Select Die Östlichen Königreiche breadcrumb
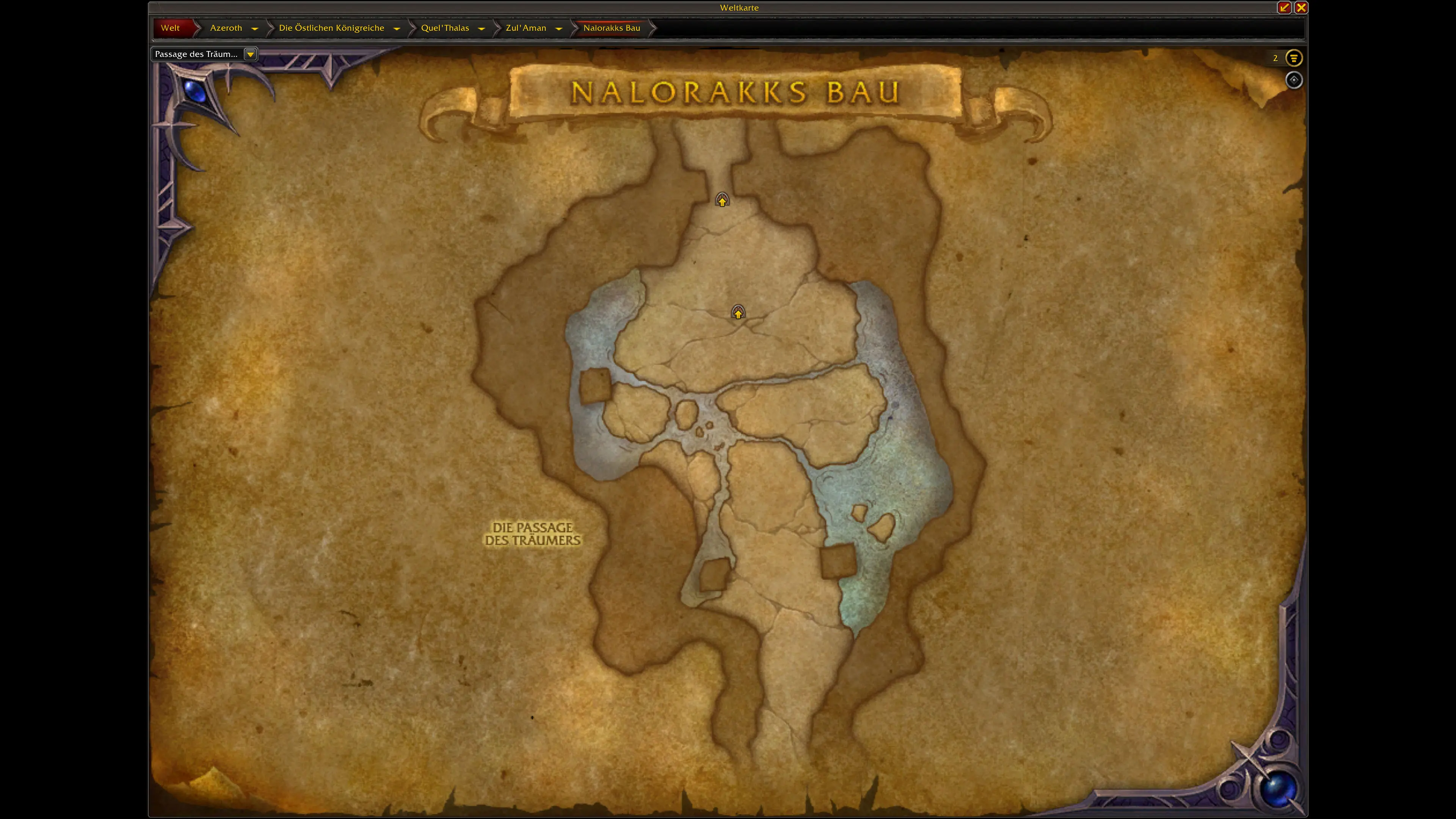Screen dimensions: 1456x819 pos(331,28)
